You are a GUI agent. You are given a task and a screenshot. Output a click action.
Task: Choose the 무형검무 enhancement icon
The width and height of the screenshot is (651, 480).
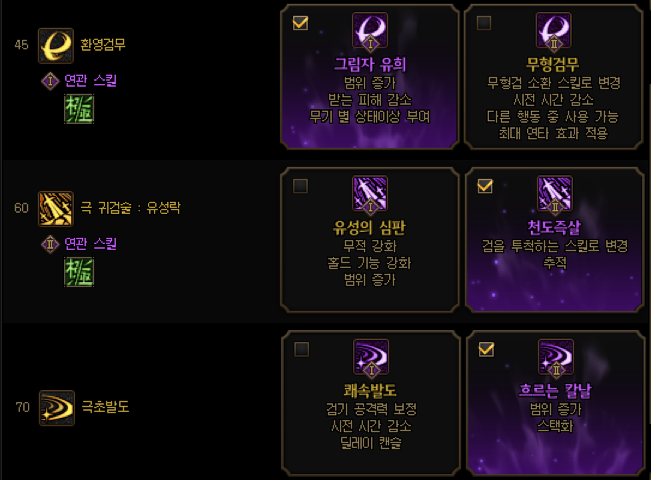pos(554,32)
